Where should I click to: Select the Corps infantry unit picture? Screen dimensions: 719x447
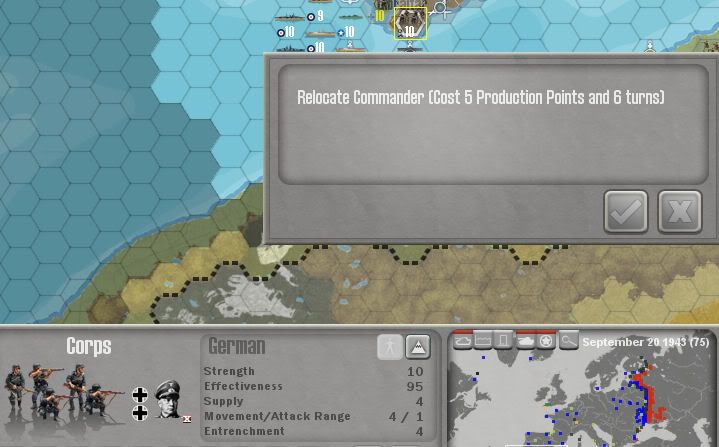[58, 393]
